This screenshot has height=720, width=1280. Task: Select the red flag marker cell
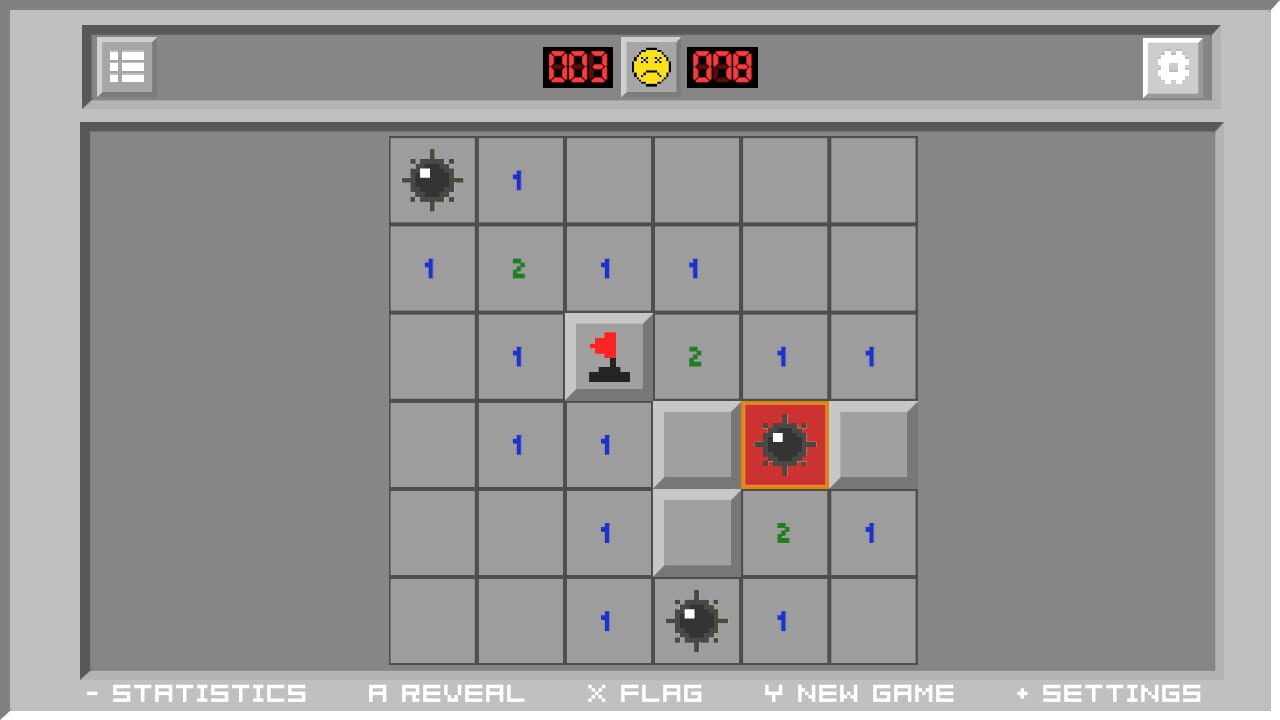[x=608, y=355]
